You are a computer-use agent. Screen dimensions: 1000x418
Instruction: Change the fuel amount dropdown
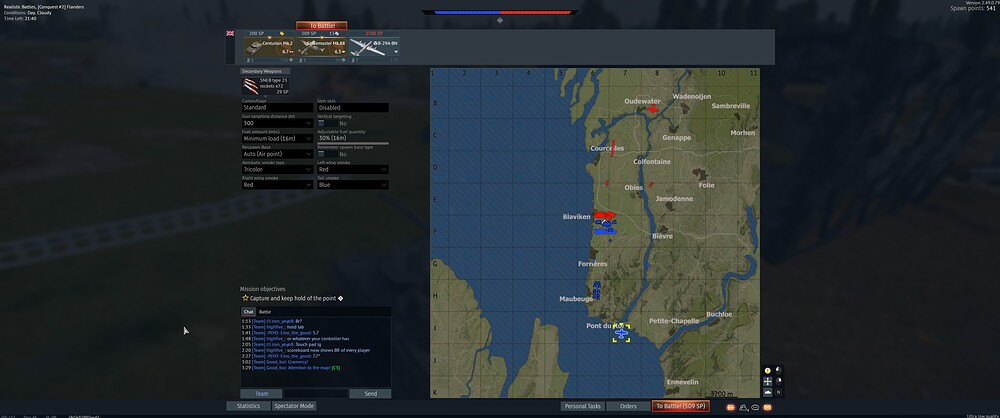pos(277,138)
